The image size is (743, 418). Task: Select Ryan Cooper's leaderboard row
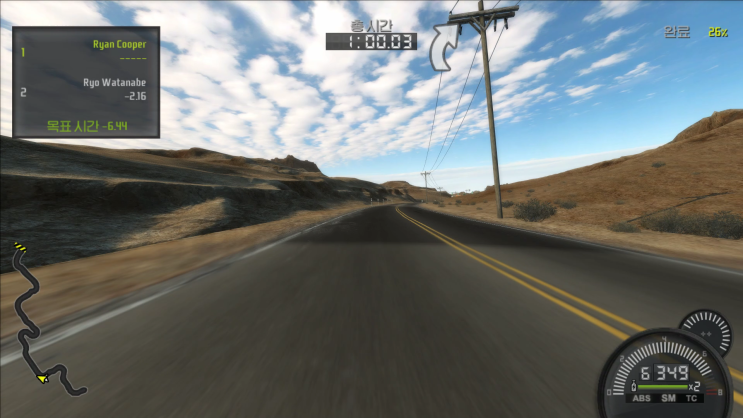click(x=86, y=49)
